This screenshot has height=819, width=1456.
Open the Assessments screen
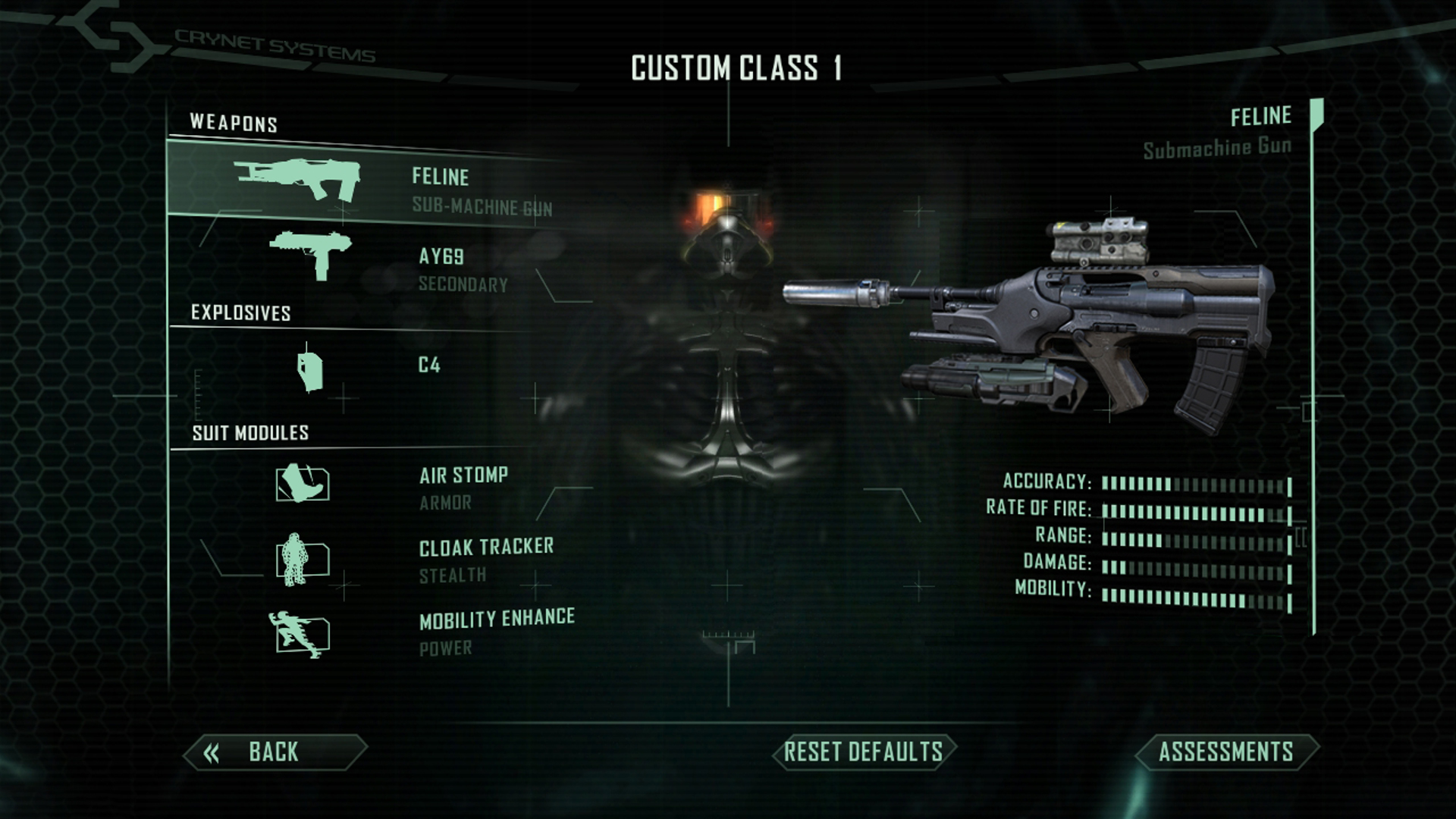pos(1226,752)
